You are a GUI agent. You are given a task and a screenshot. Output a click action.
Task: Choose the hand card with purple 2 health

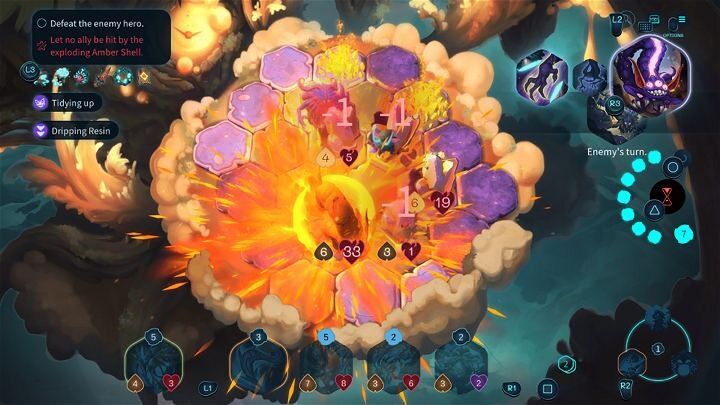460,364
